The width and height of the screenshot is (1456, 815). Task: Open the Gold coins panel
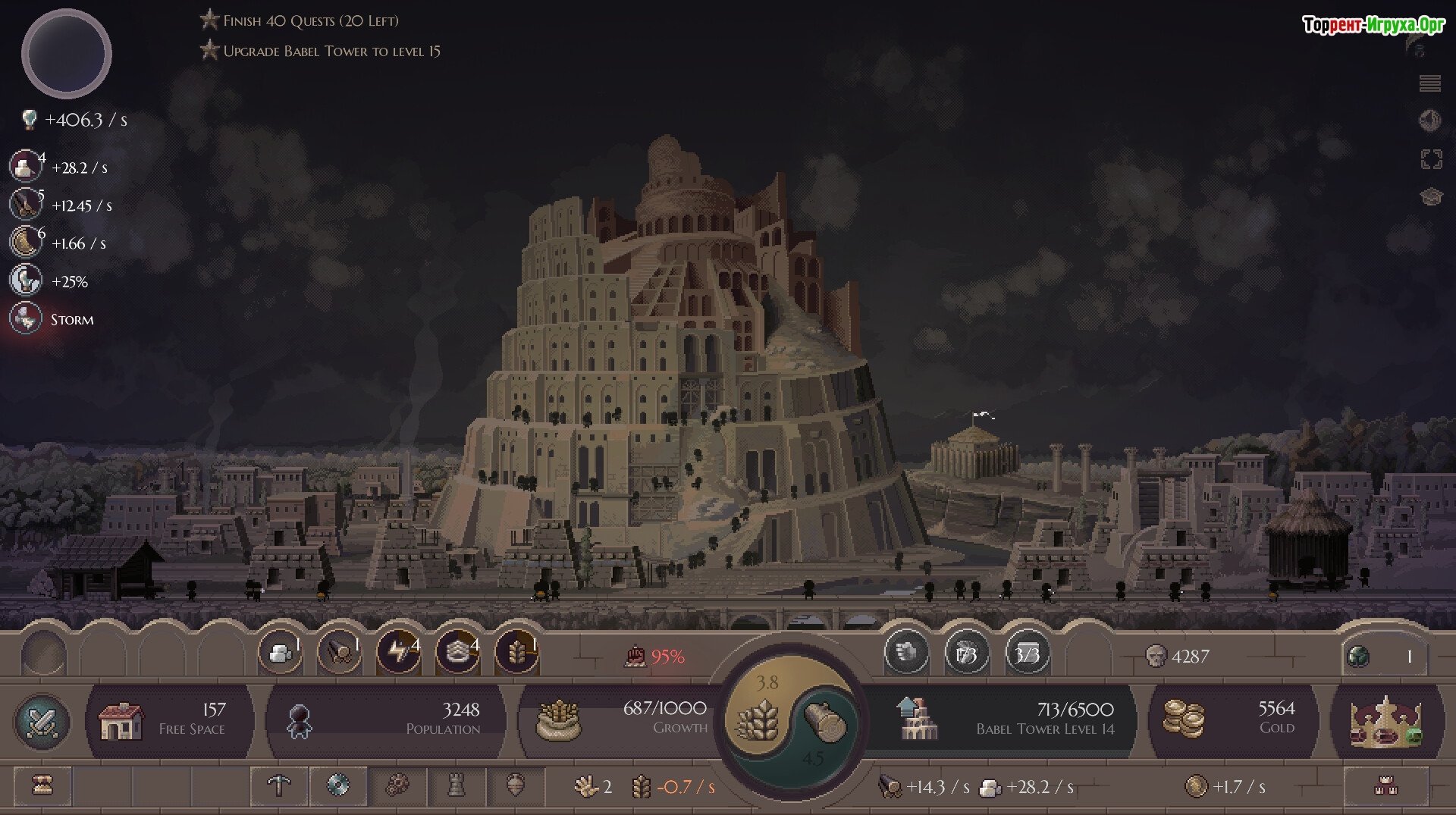[1231, 719]
